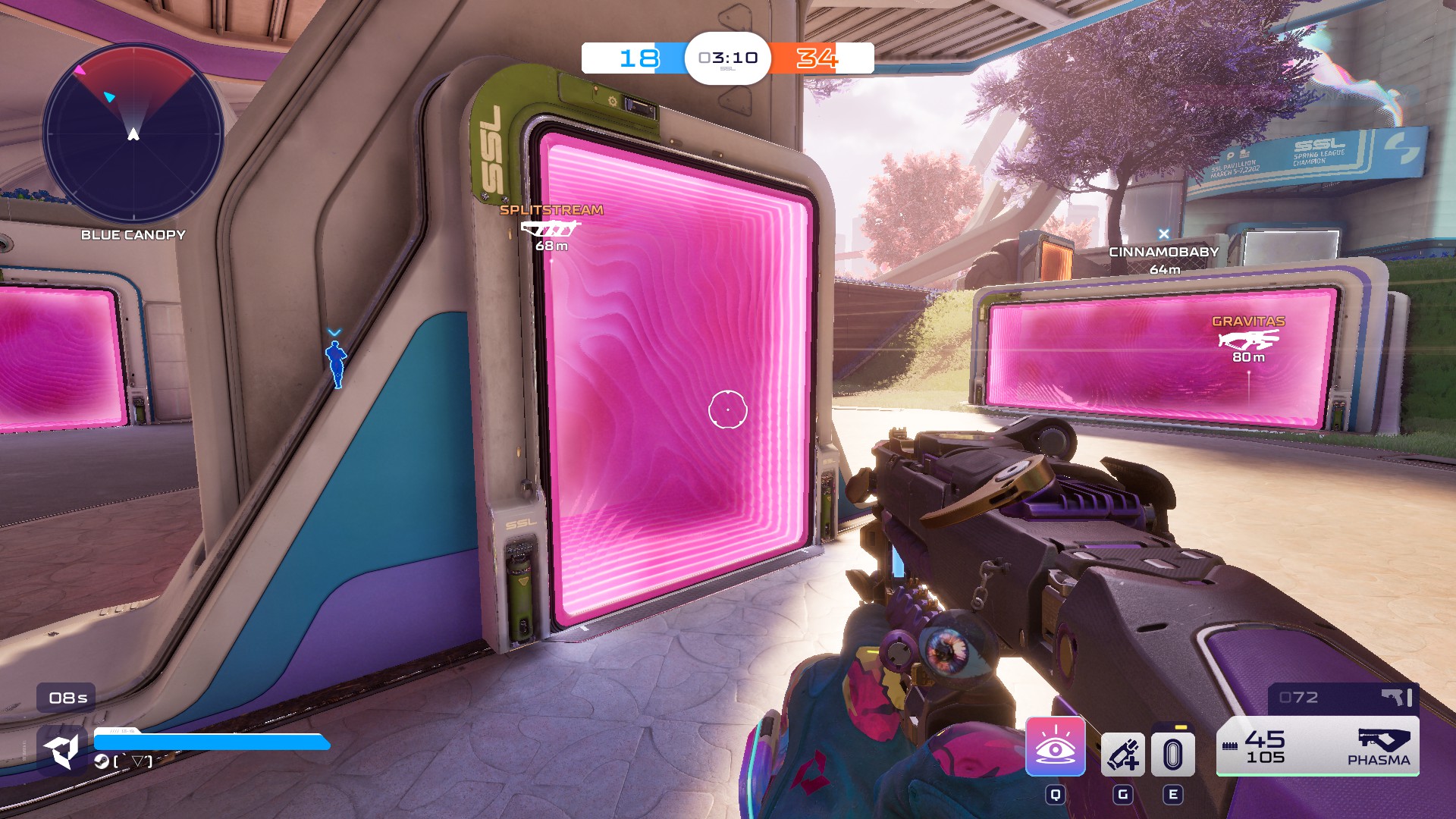Use the health stim equipment icon
The height and width of the screenshot is (819, 1456).
pos(1122,754)
